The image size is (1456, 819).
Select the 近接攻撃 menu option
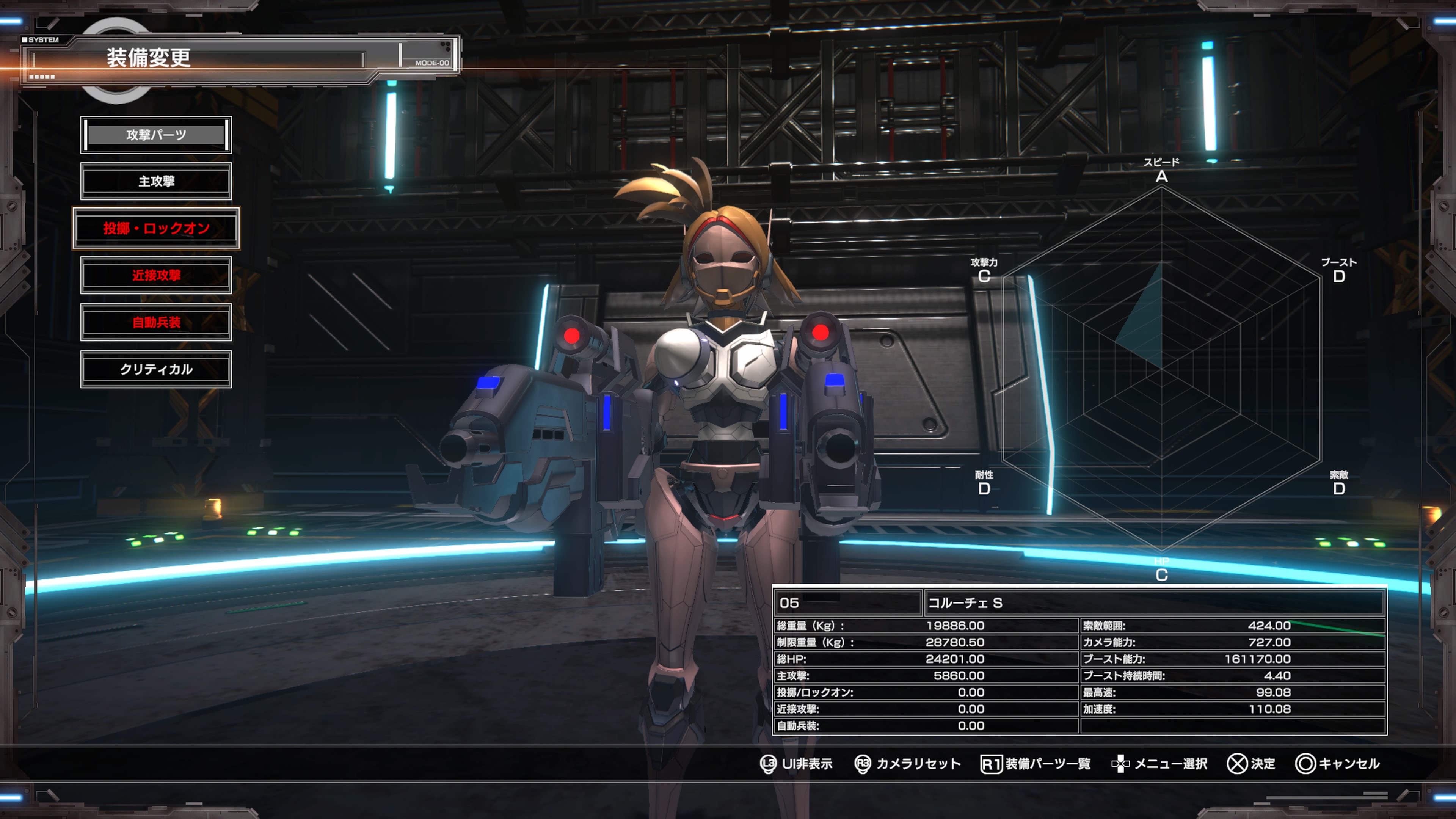pos(156,275)
